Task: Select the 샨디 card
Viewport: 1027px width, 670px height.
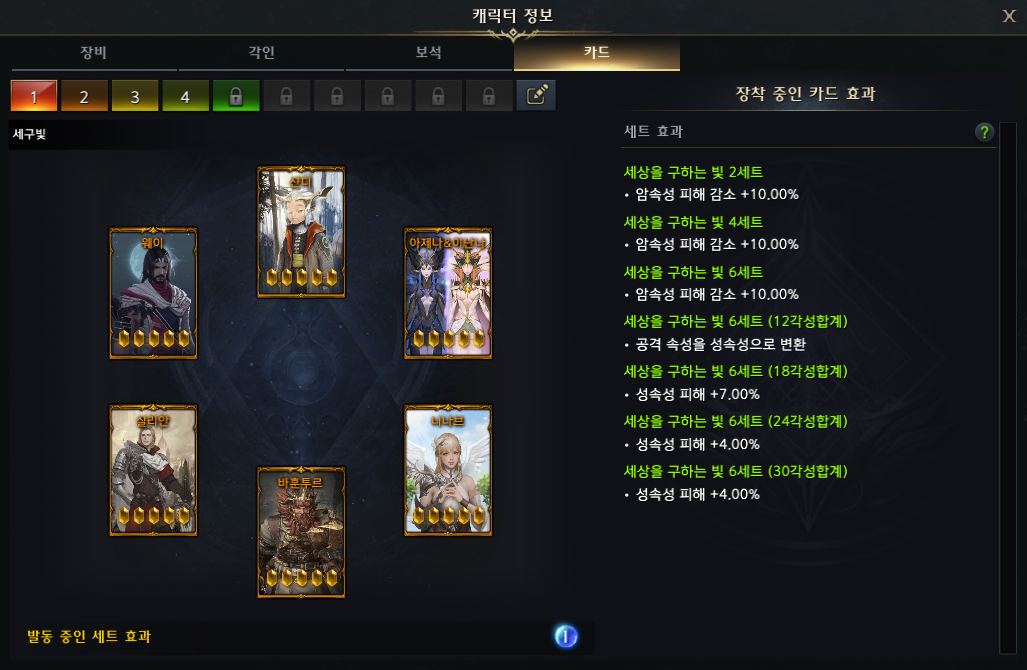Action: click(x=301, y=232)
